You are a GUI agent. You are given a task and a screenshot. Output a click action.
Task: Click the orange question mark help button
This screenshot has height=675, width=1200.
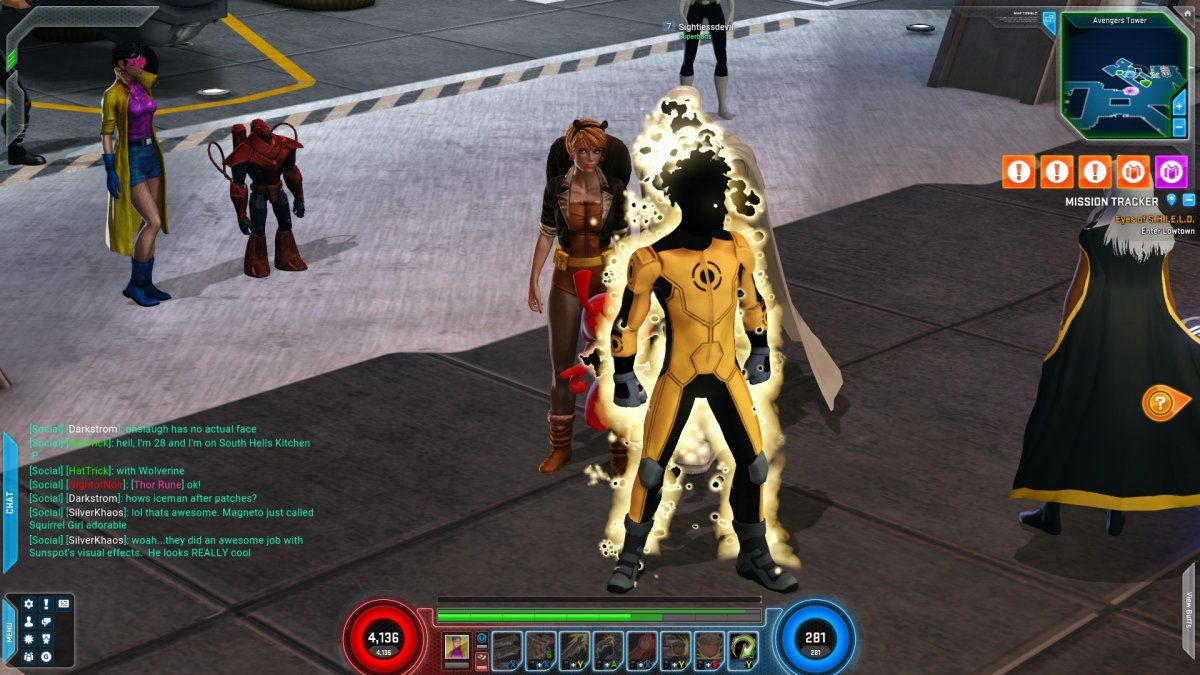tap(1158, 403)
